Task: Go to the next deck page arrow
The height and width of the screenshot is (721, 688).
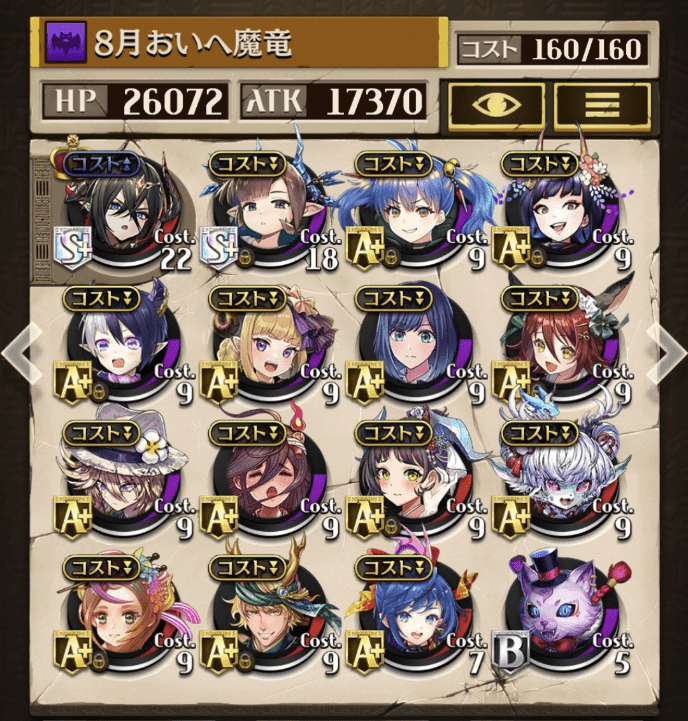Action: [x=665, y=349]
